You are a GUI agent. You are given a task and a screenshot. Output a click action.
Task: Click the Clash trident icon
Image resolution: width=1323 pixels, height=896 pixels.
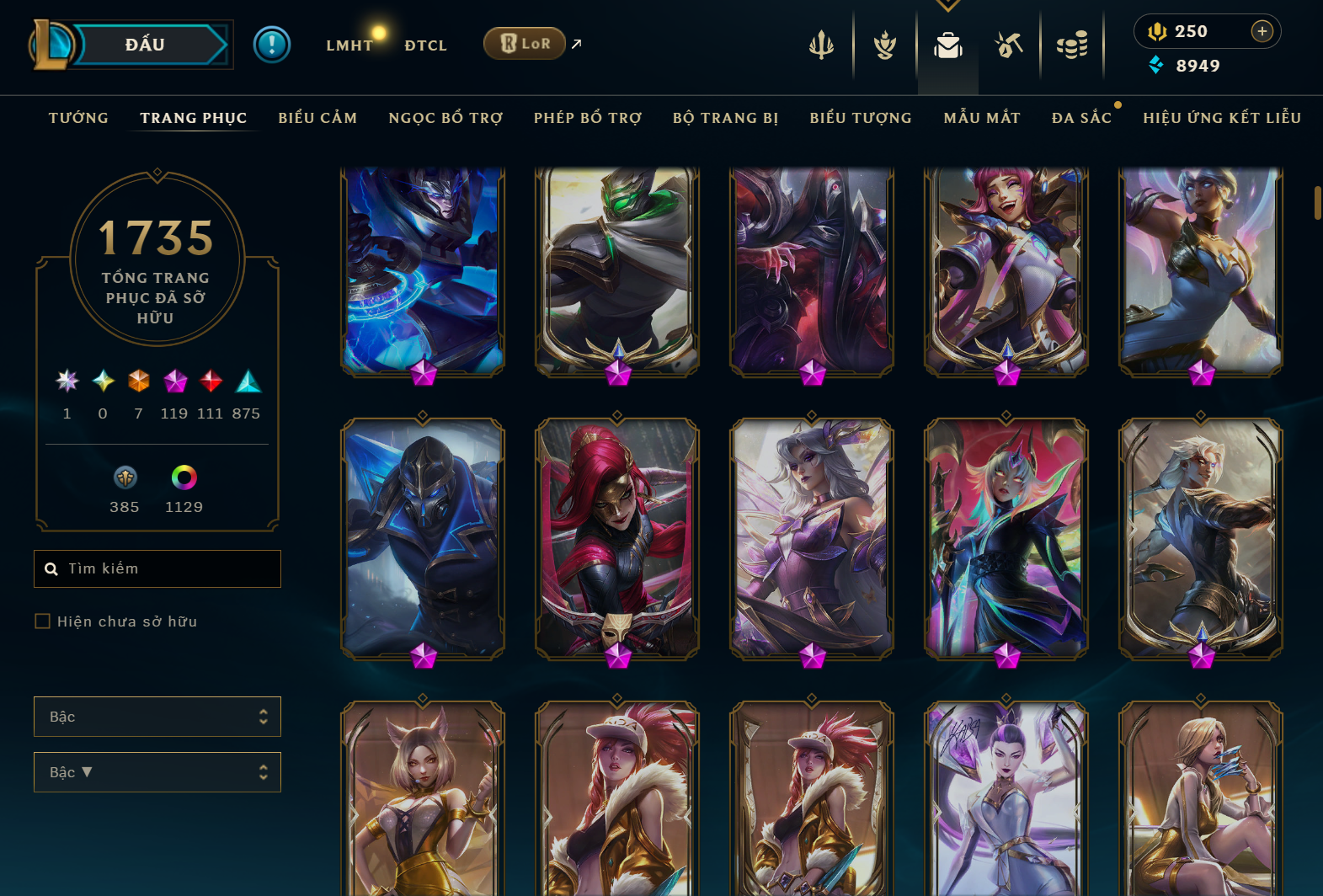tap(821, 45)
